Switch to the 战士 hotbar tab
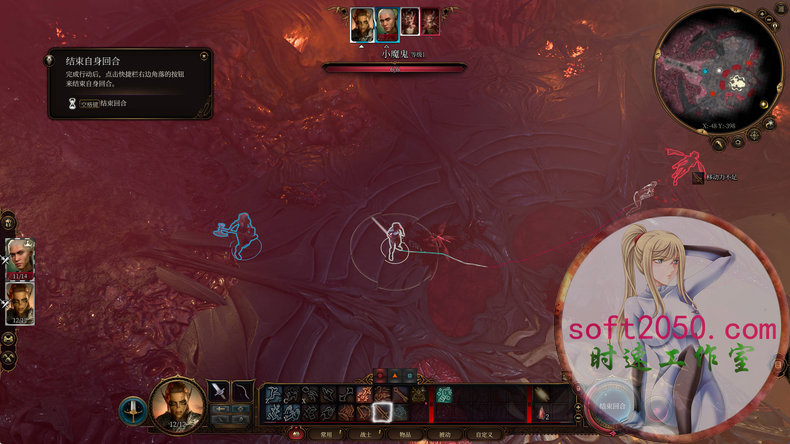 click(366, 435)
